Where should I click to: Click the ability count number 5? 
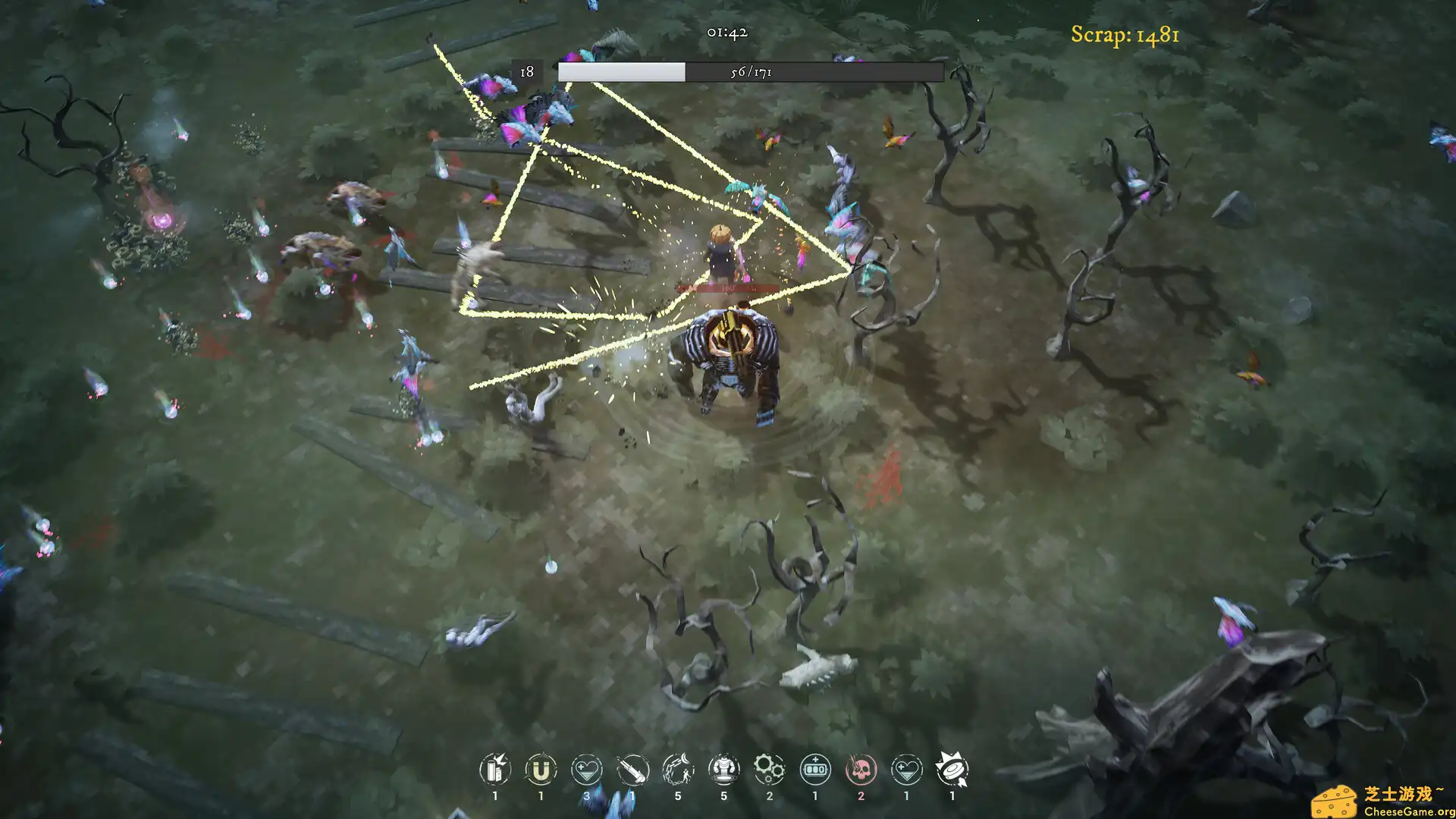click(677, 796)
